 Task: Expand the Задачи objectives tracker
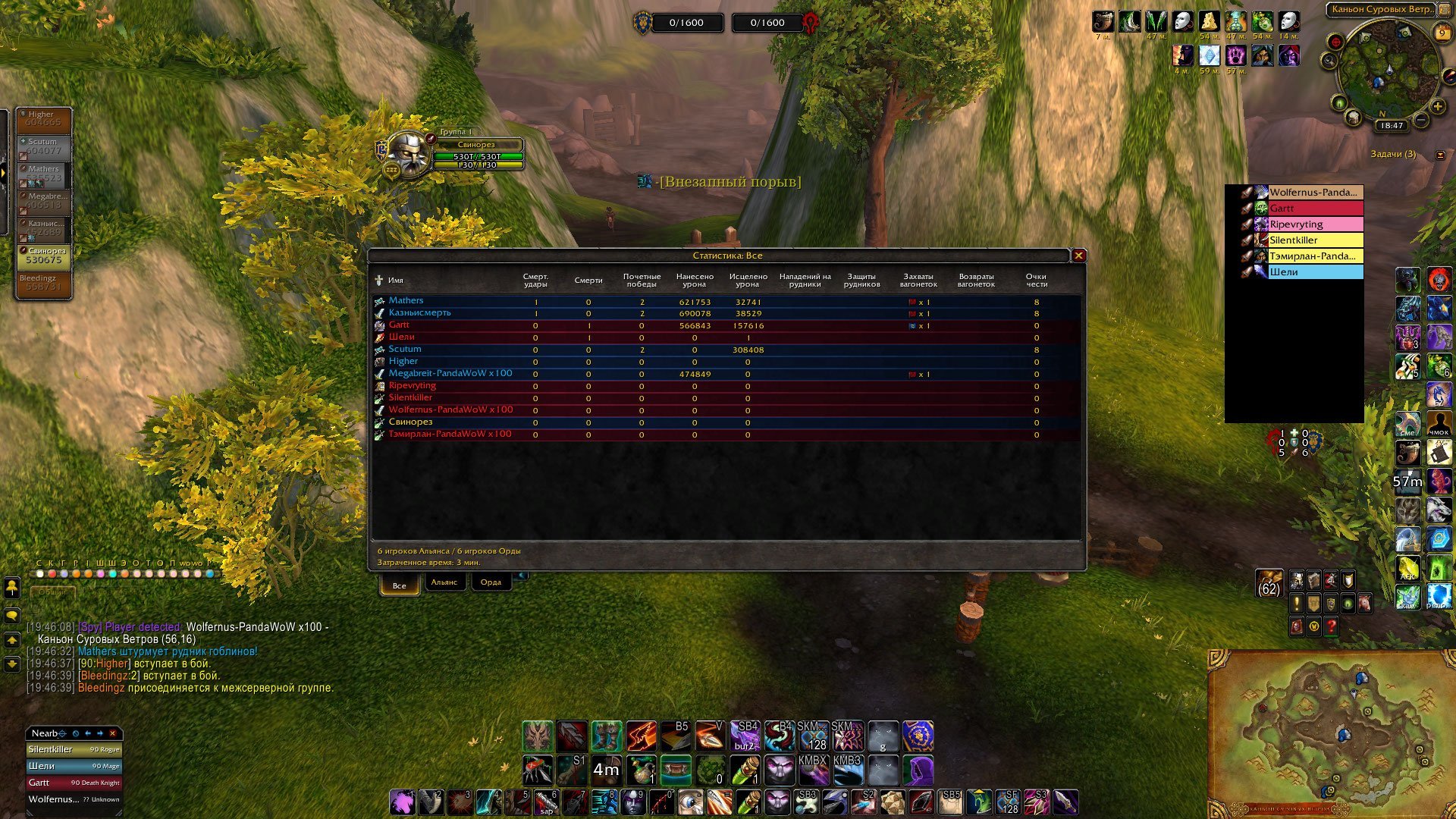tap(1440, 155)
